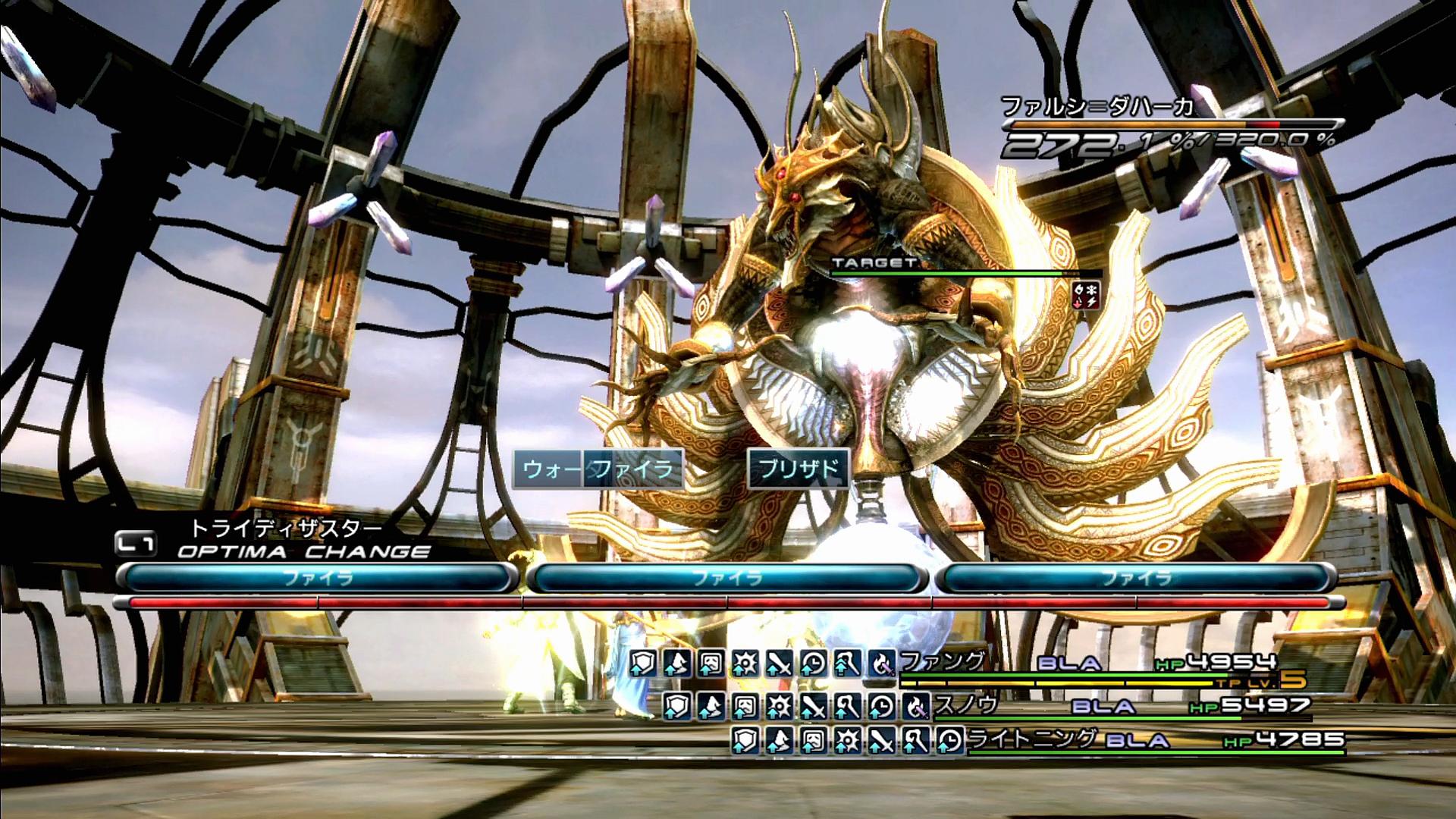Select the ブリザド spell label

799,469
